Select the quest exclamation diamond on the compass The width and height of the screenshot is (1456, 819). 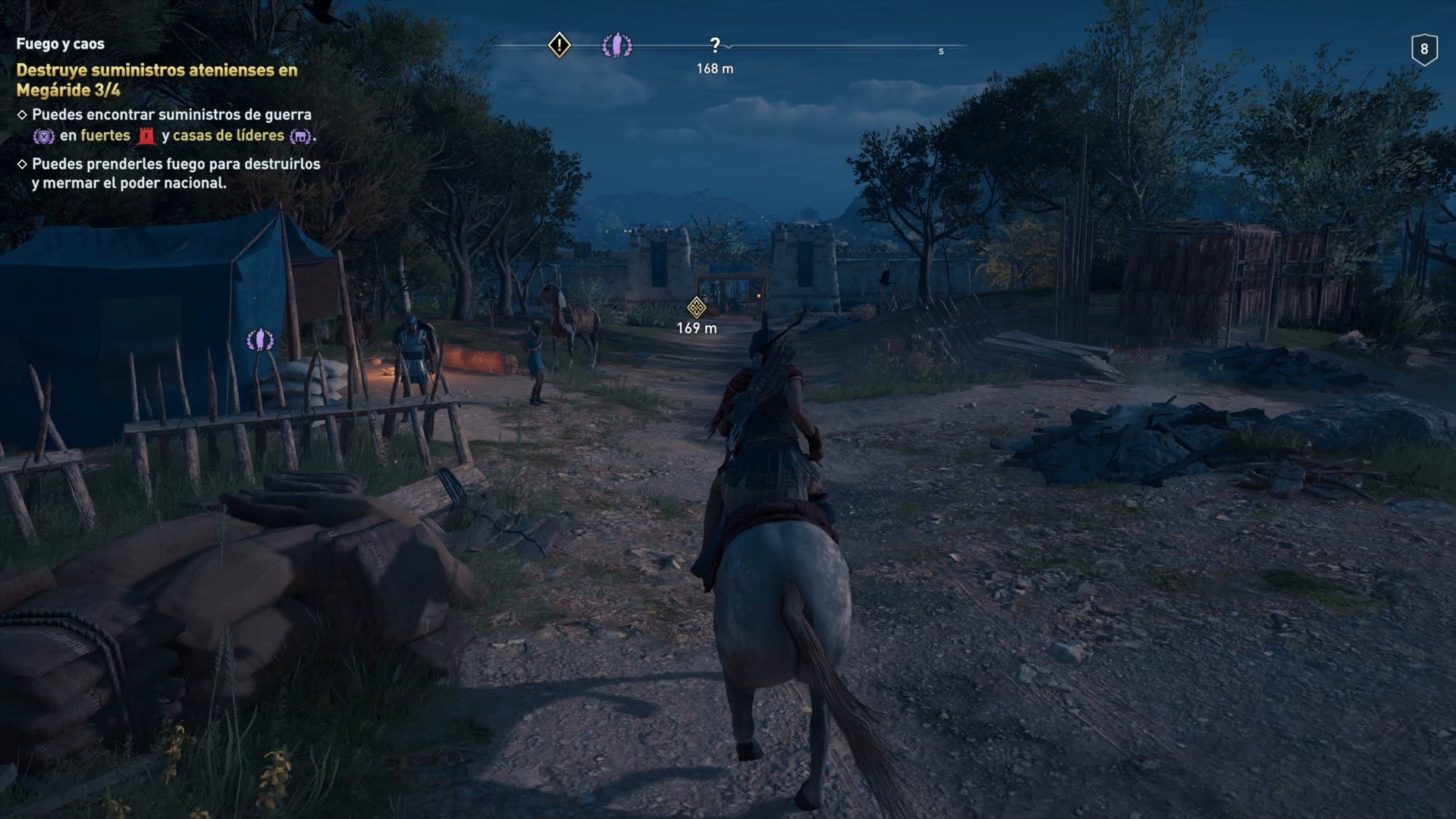point(559,45)
